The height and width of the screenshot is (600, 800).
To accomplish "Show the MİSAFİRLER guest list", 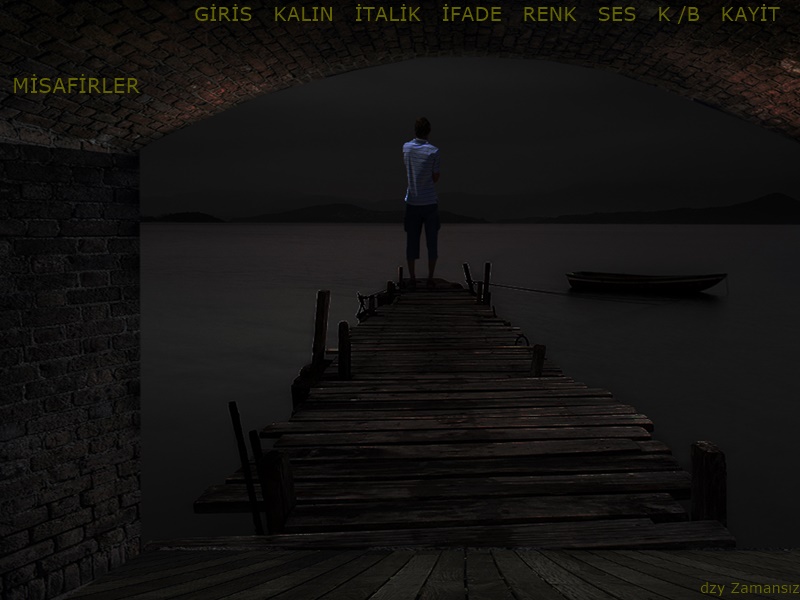I will click(76, 87).
